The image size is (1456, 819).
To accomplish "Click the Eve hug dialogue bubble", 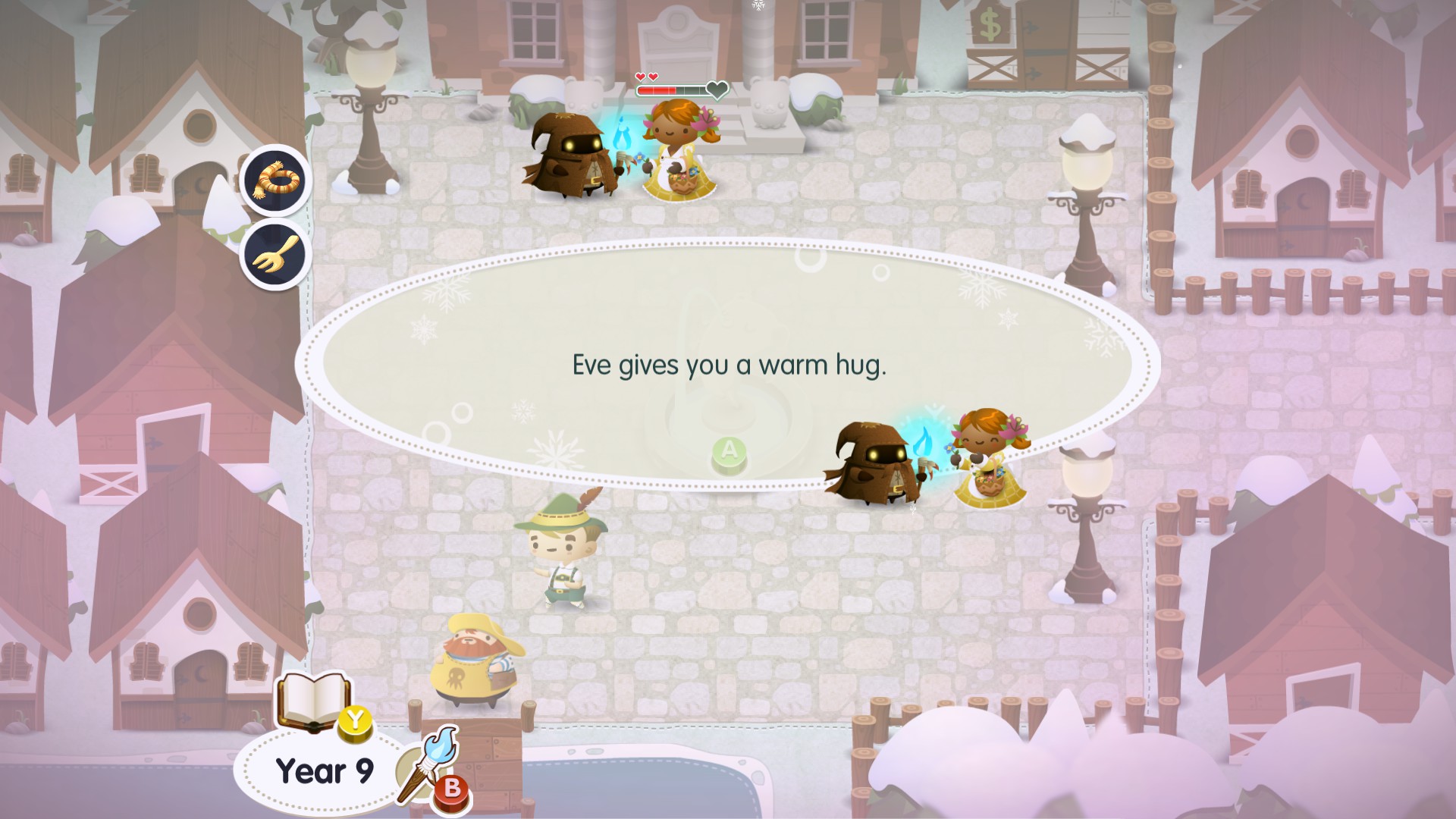I will (728, 366).
